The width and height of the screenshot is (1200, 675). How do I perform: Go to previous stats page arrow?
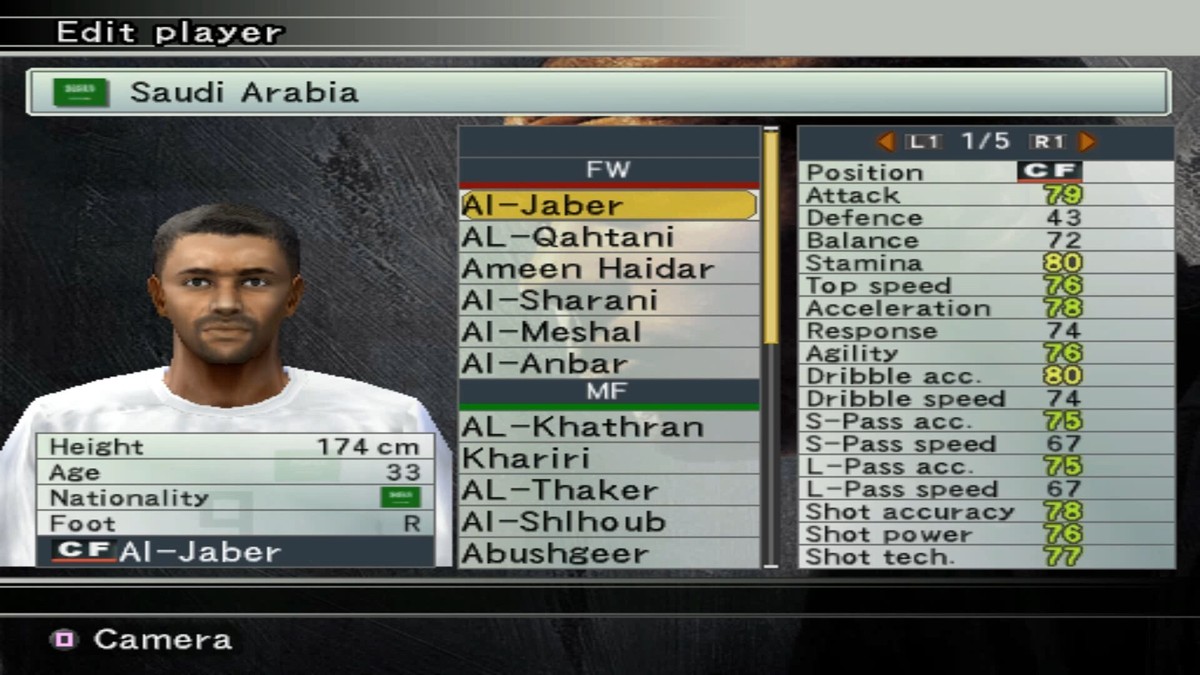[x=886, y=142]
